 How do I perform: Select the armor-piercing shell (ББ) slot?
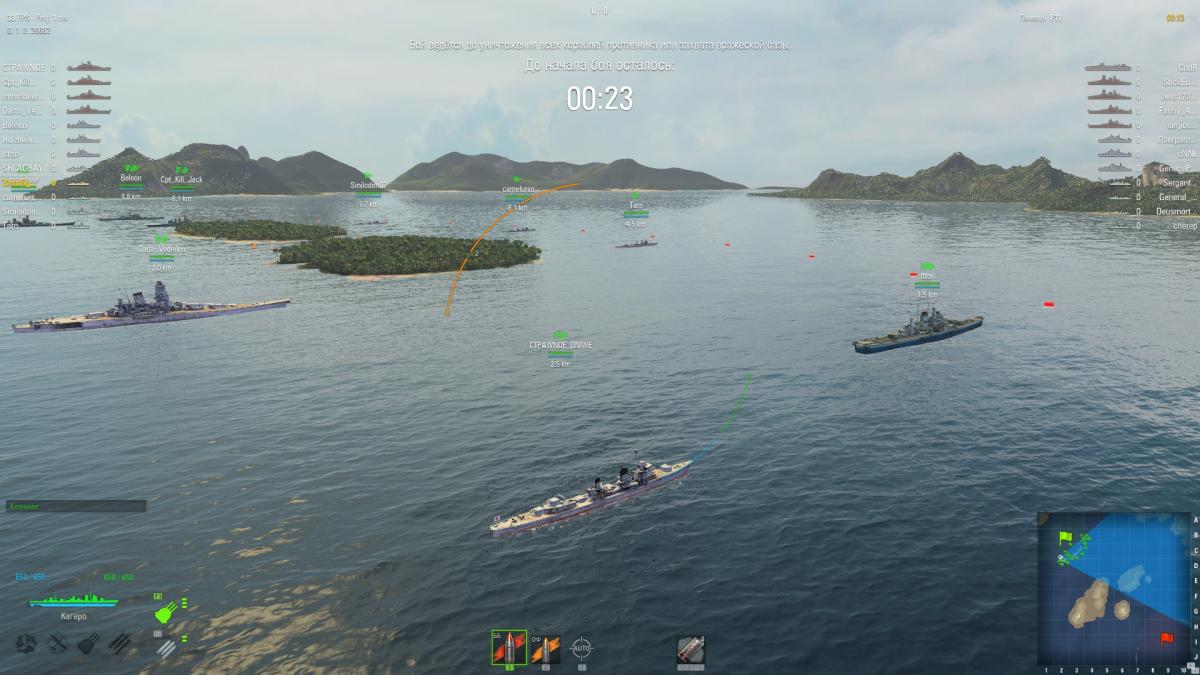508,648
